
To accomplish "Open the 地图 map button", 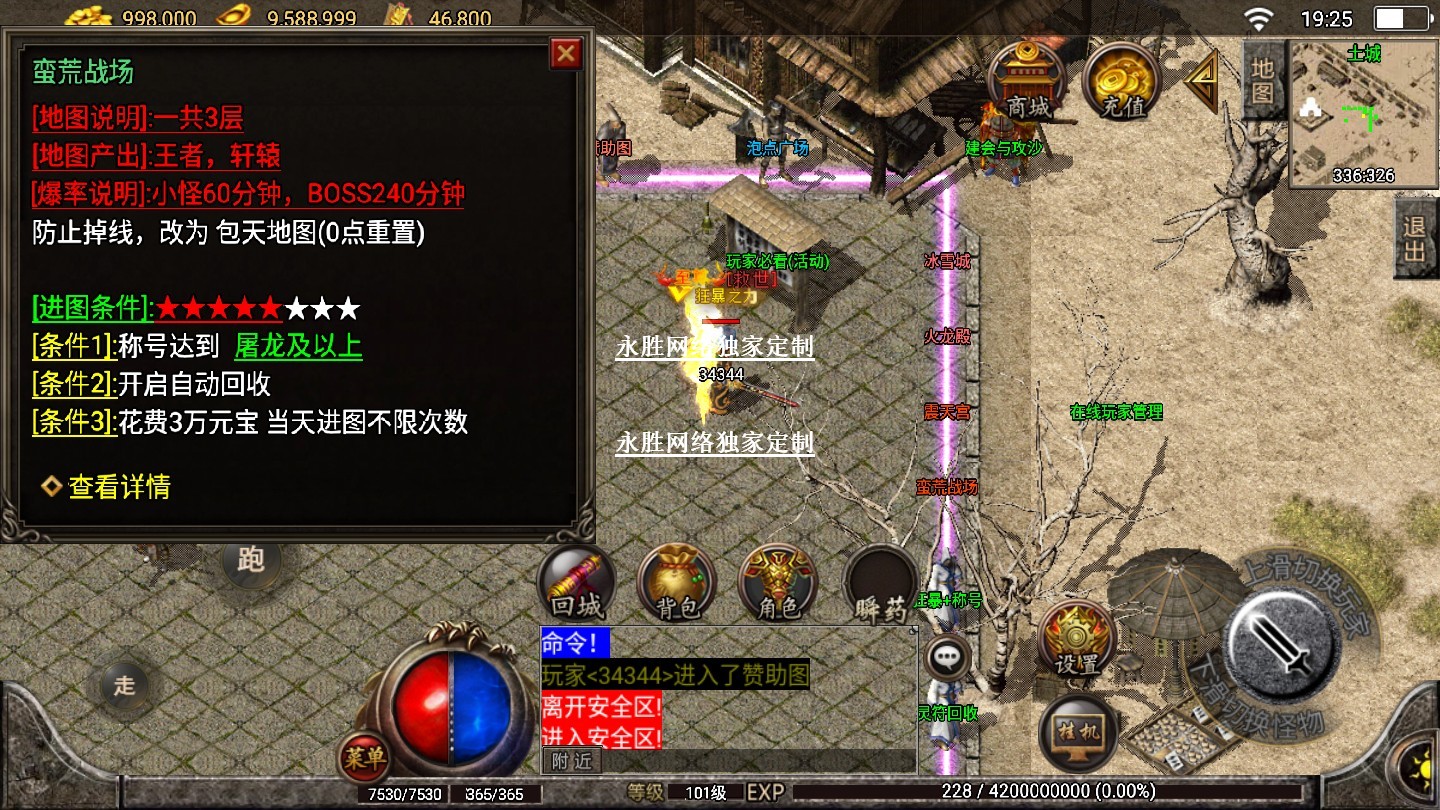I will (x=1262, y=80).
